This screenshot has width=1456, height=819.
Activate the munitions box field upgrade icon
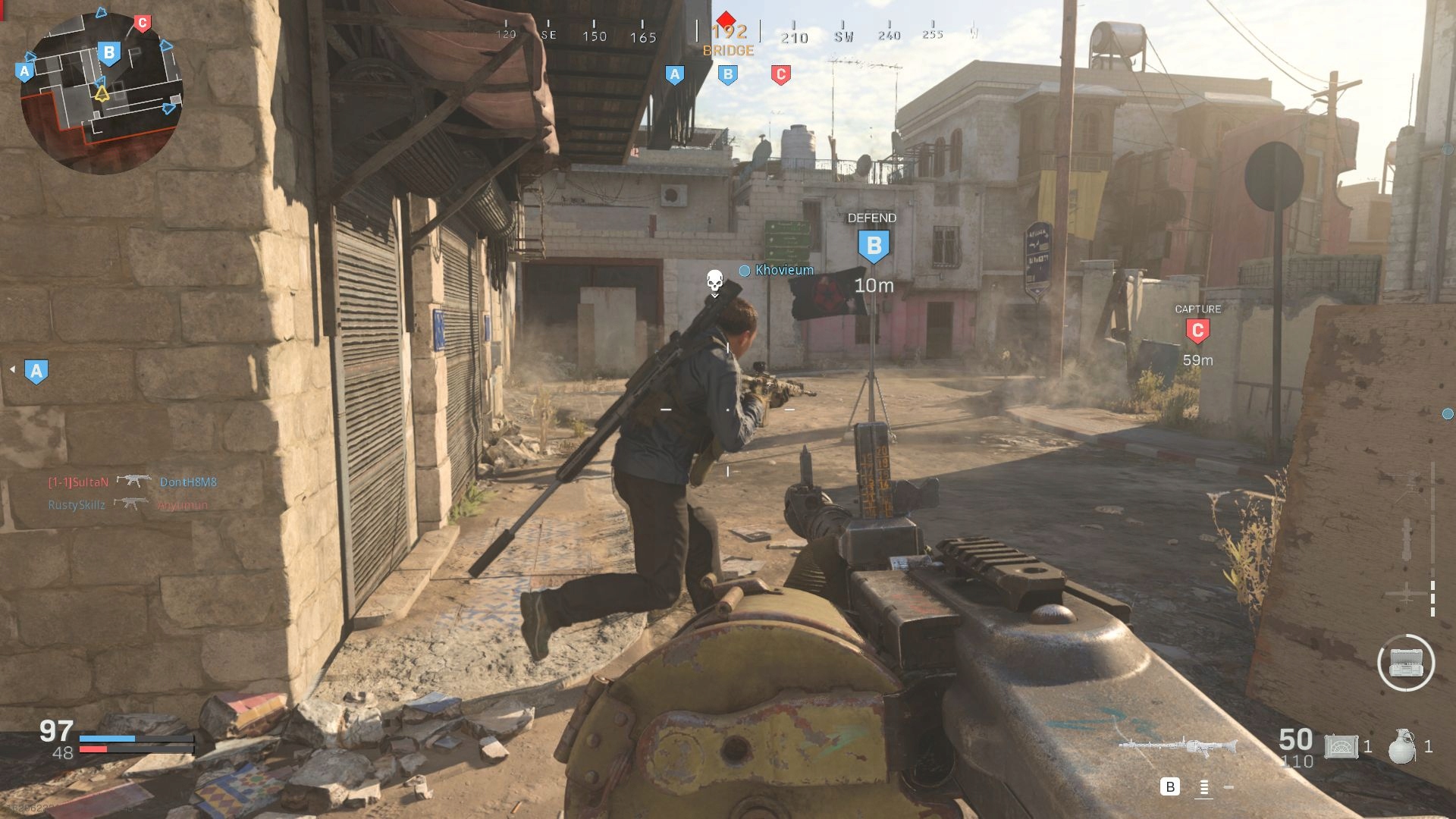point(1405,663)
